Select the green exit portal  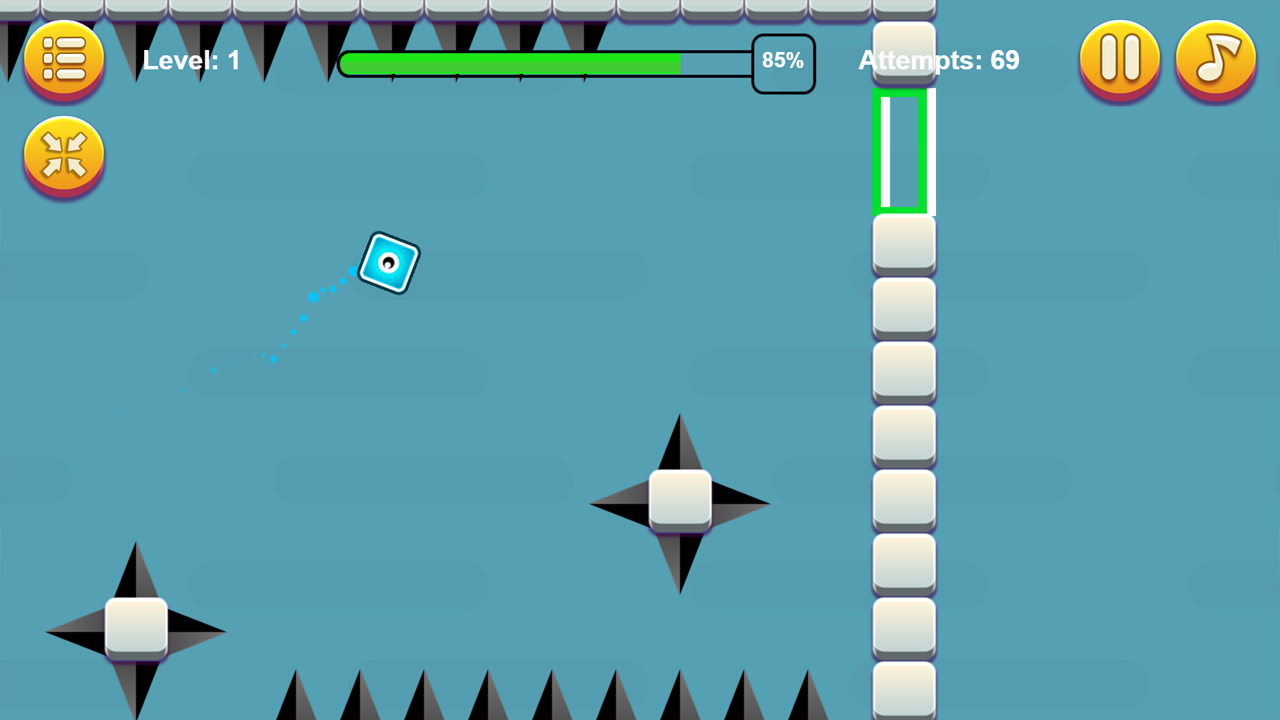[902, 152]
